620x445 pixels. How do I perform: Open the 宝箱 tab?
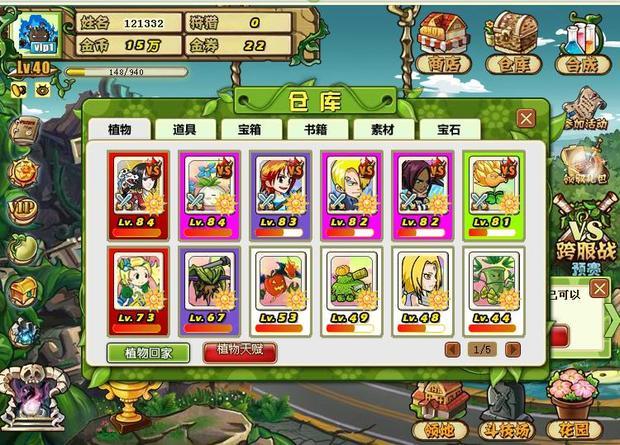[250, 129]
